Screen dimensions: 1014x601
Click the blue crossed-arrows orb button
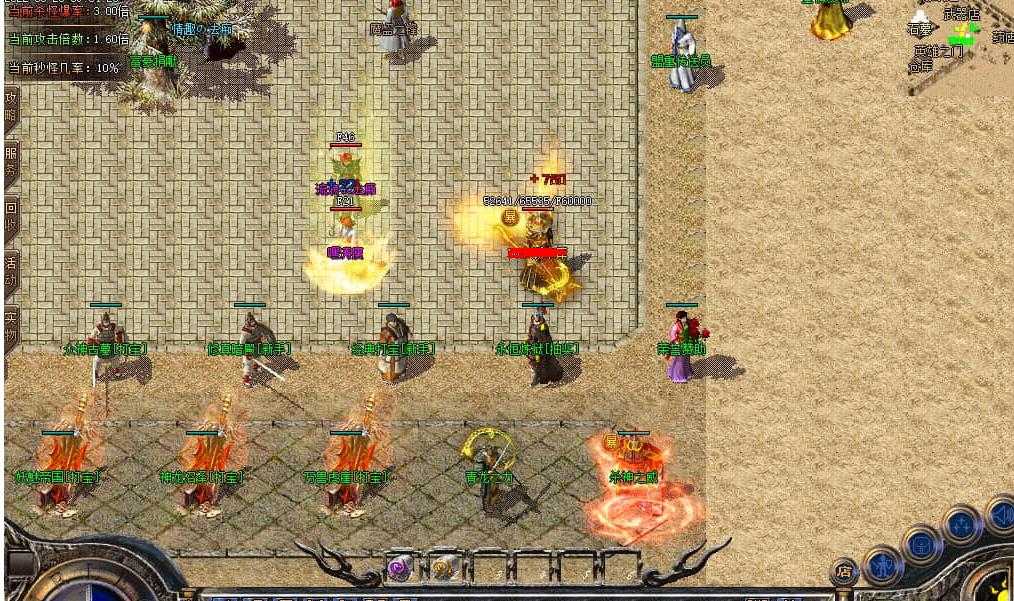tap(962, 524)
